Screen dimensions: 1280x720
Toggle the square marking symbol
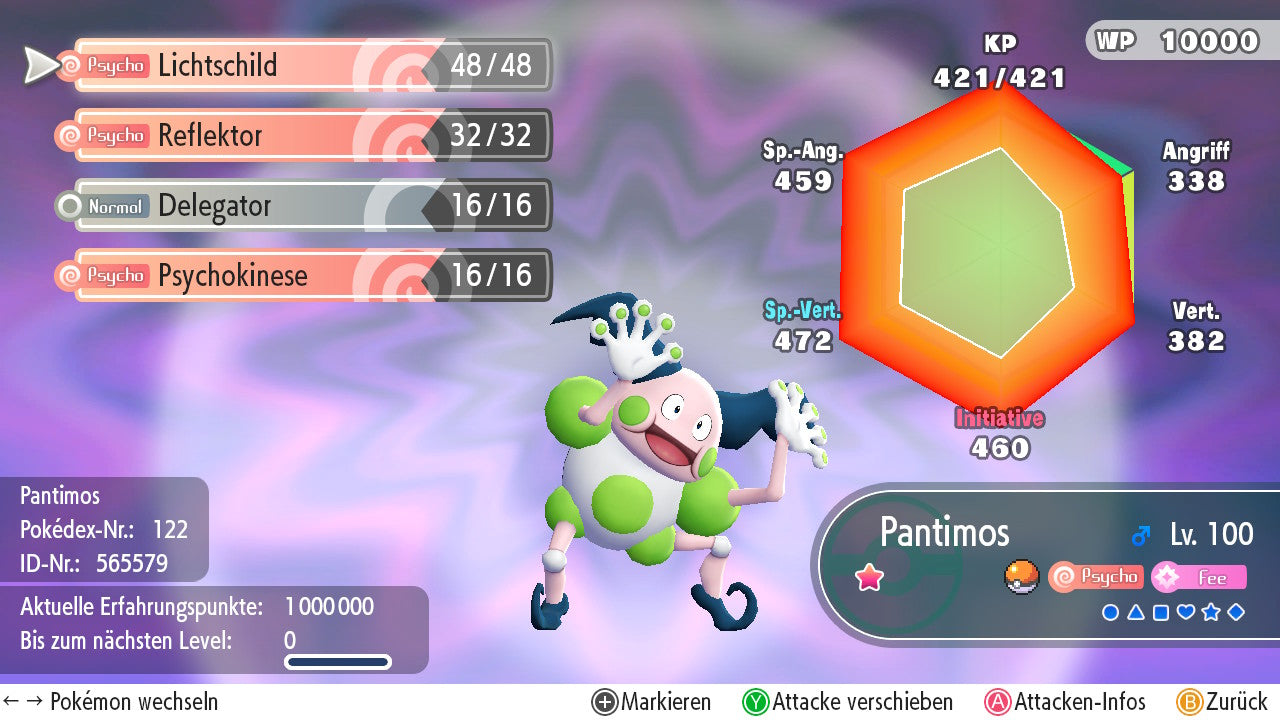1160,612
